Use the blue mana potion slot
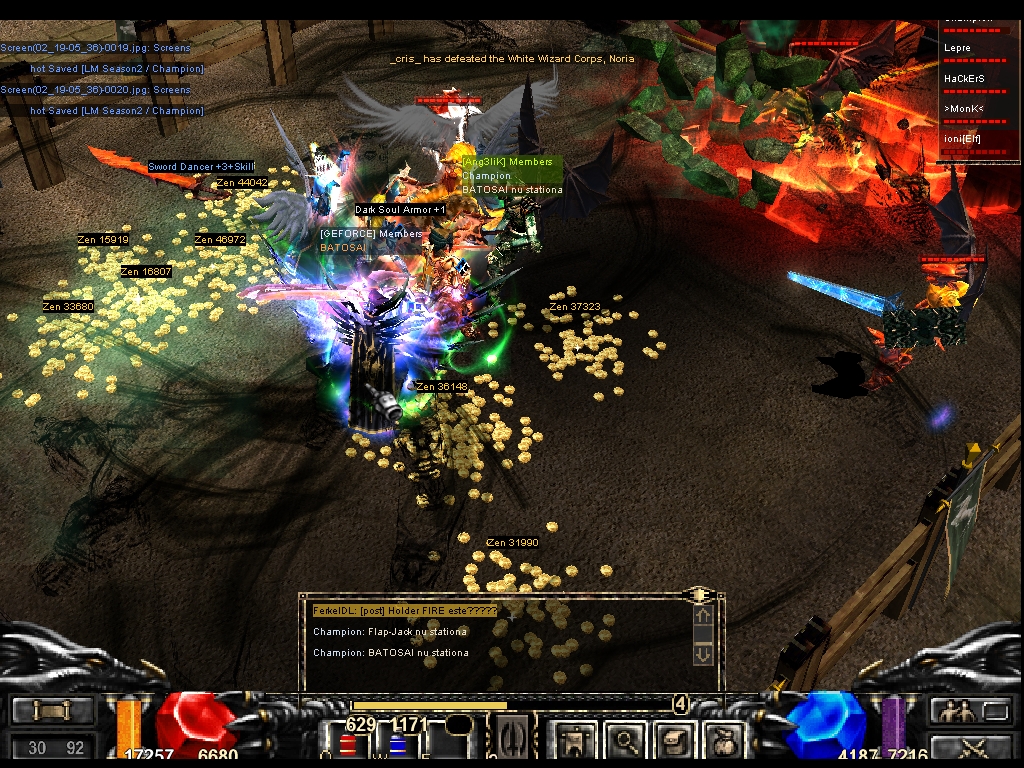The height and width of the screenshot is (768, 1024). click(x=400, y=745)
